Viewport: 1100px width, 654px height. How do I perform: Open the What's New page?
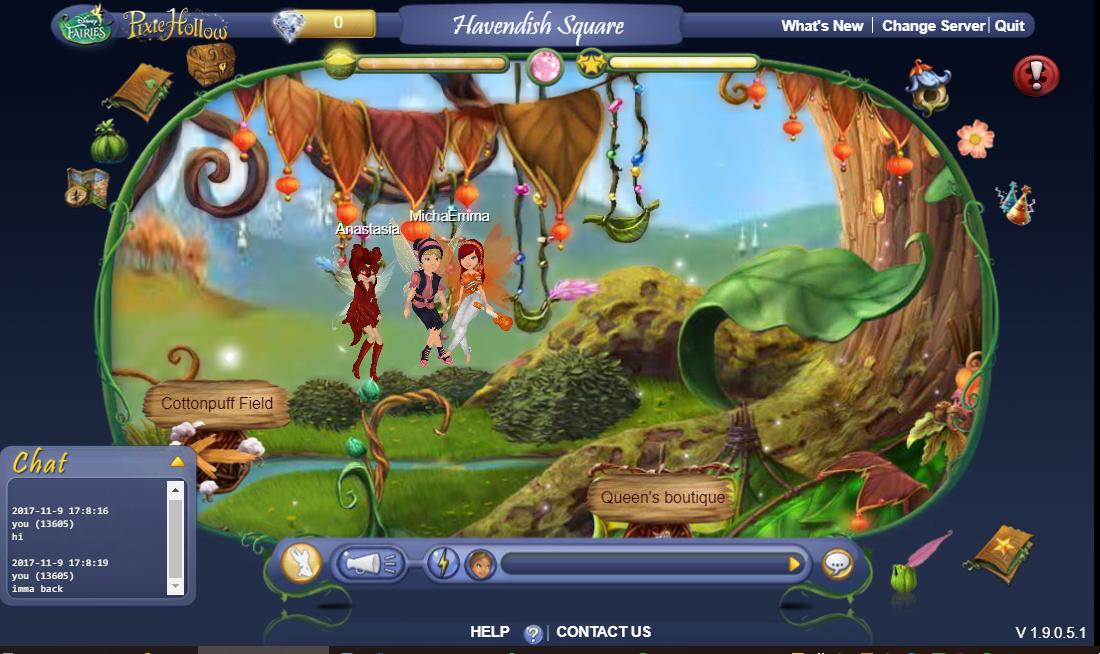coord(822,26)
